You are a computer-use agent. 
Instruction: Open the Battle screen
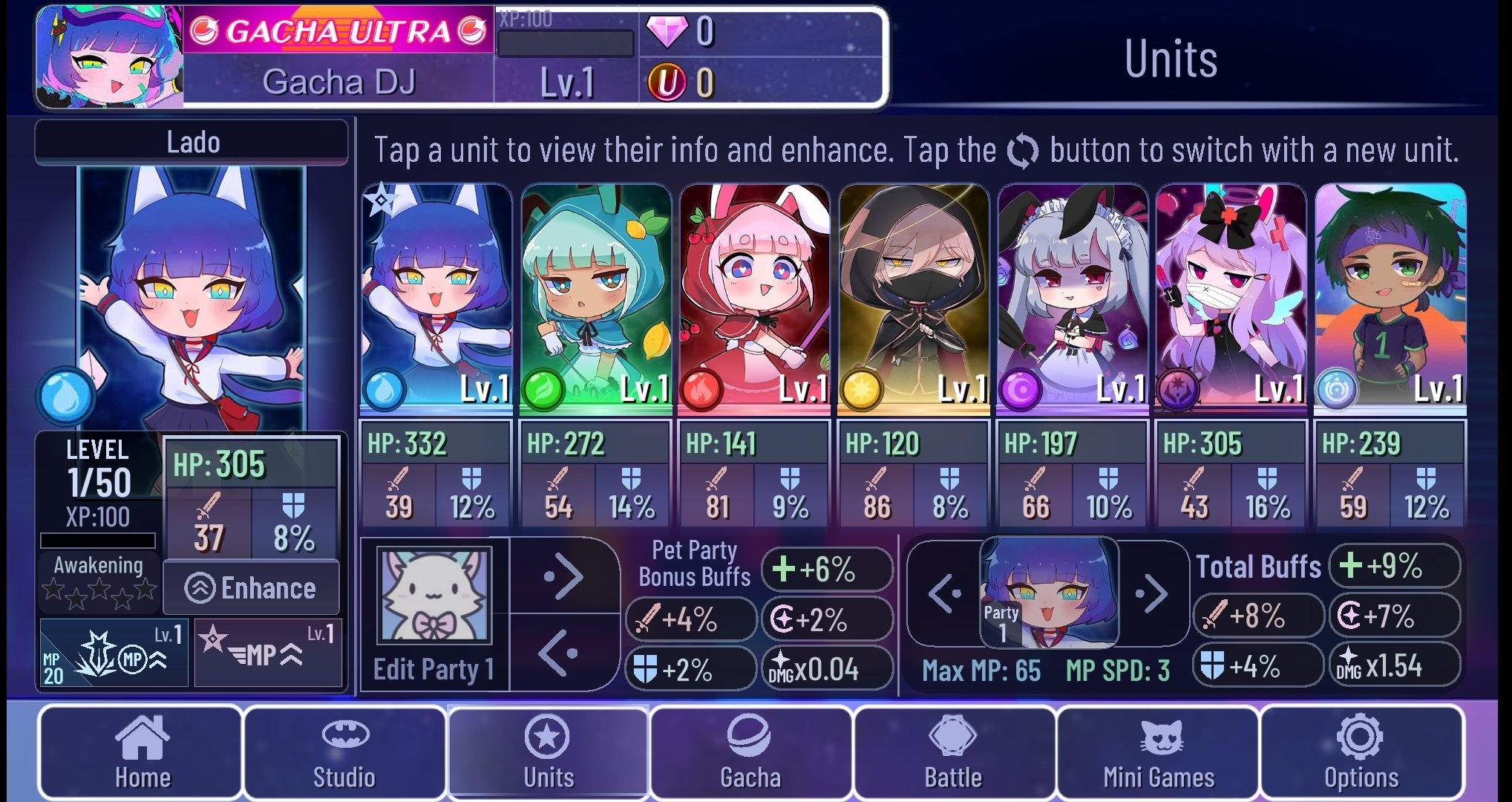coord(954,753)
